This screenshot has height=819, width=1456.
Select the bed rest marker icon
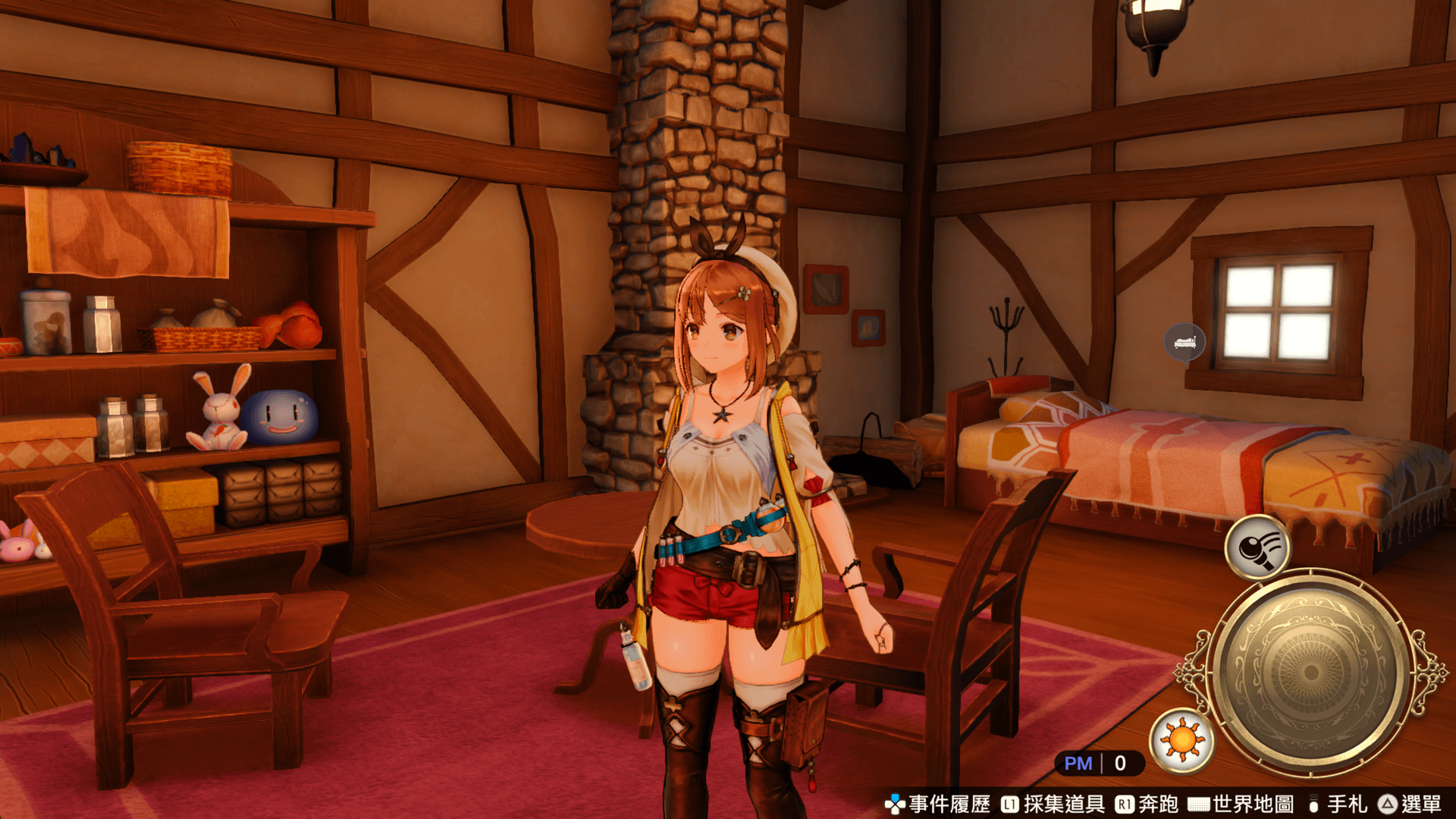coord(1185,342)
